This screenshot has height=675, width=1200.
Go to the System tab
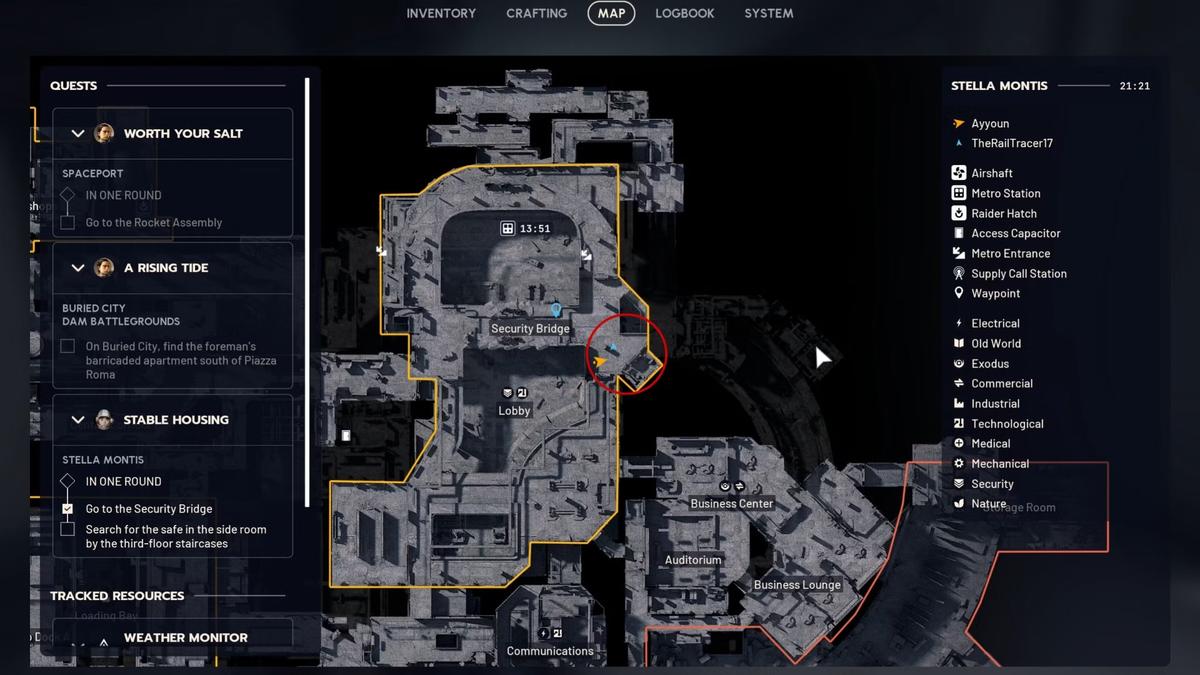tap(769, 13)
